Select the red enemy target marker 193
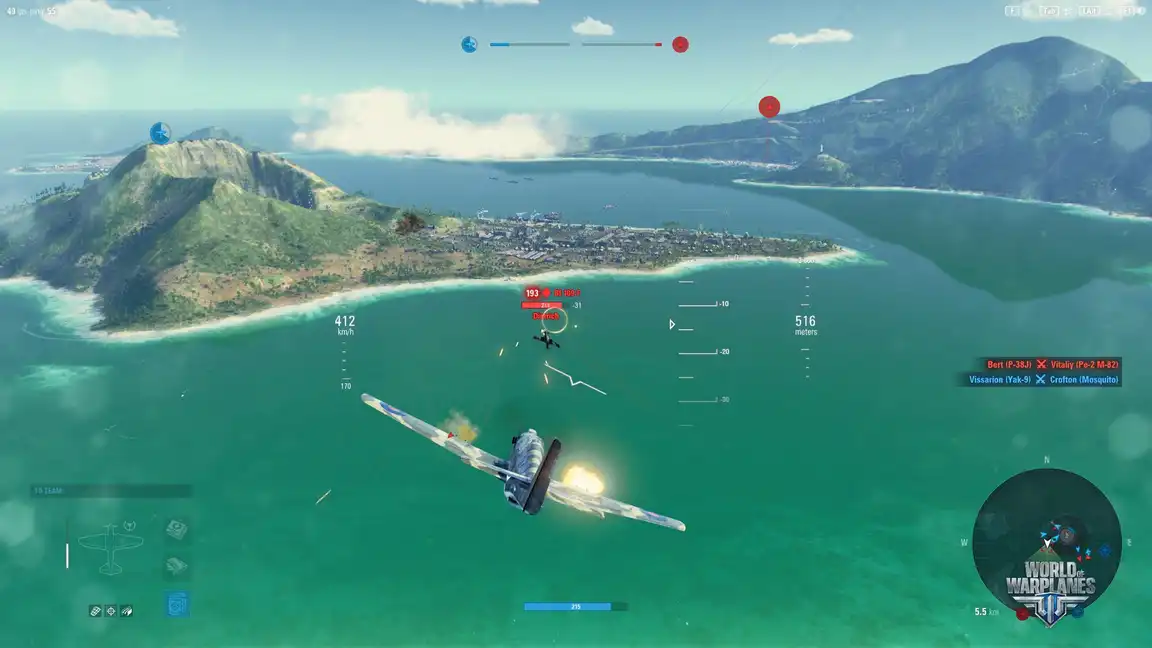 coord(532,293)
